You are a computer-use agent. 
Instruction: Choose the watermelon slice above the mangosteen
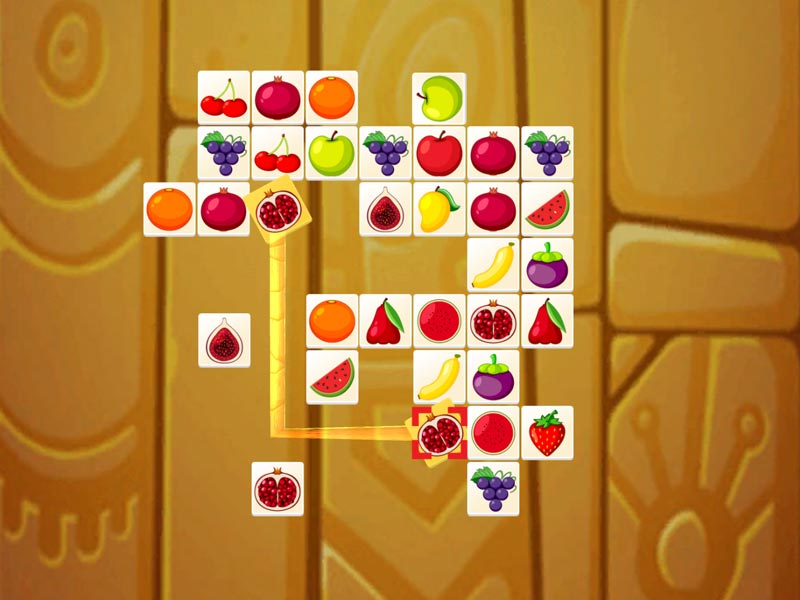click(547, 209)
